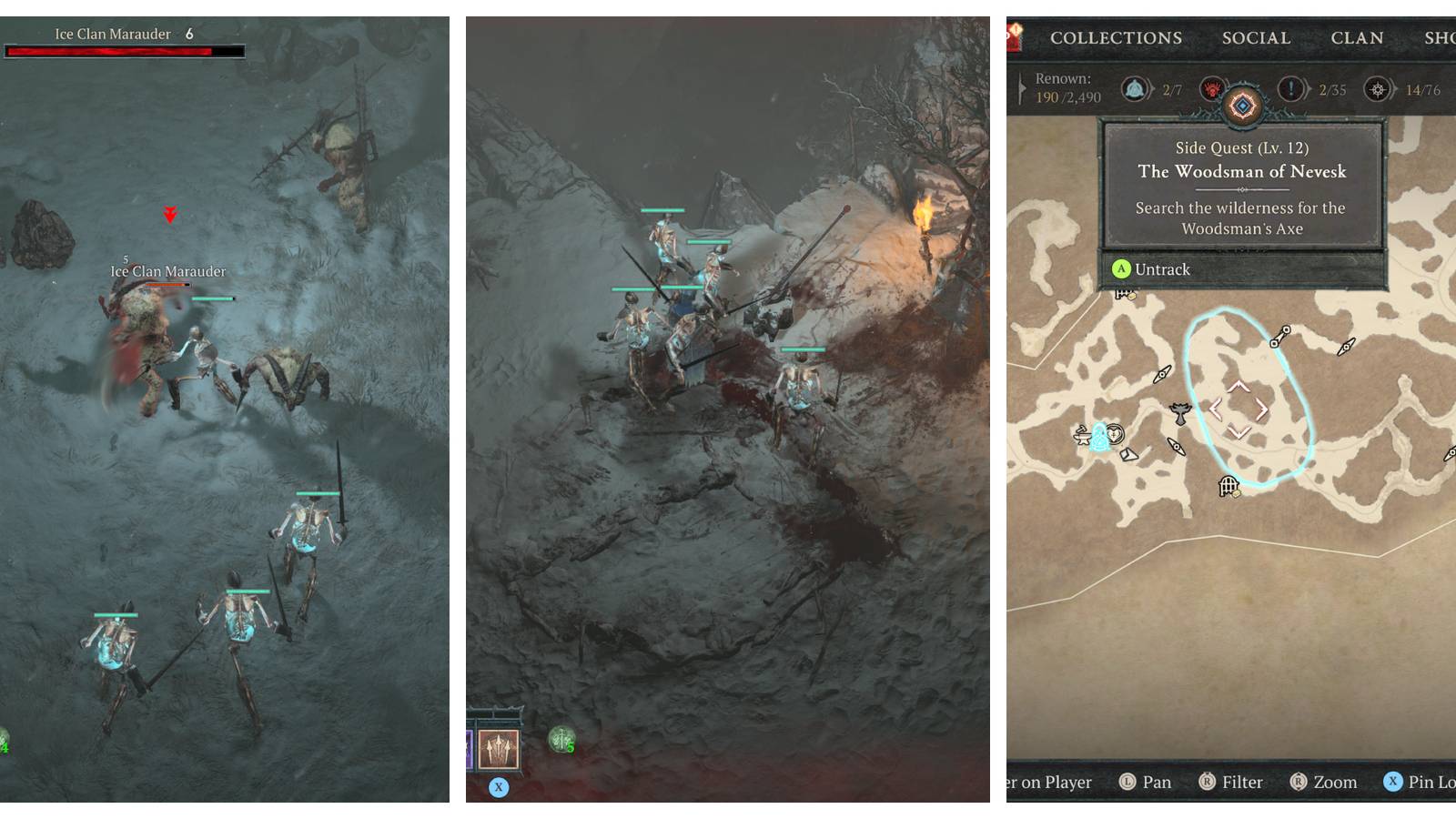Click the quest objective diamond marker on the map
The image size is (1456, 819).
pos(1239,409)
